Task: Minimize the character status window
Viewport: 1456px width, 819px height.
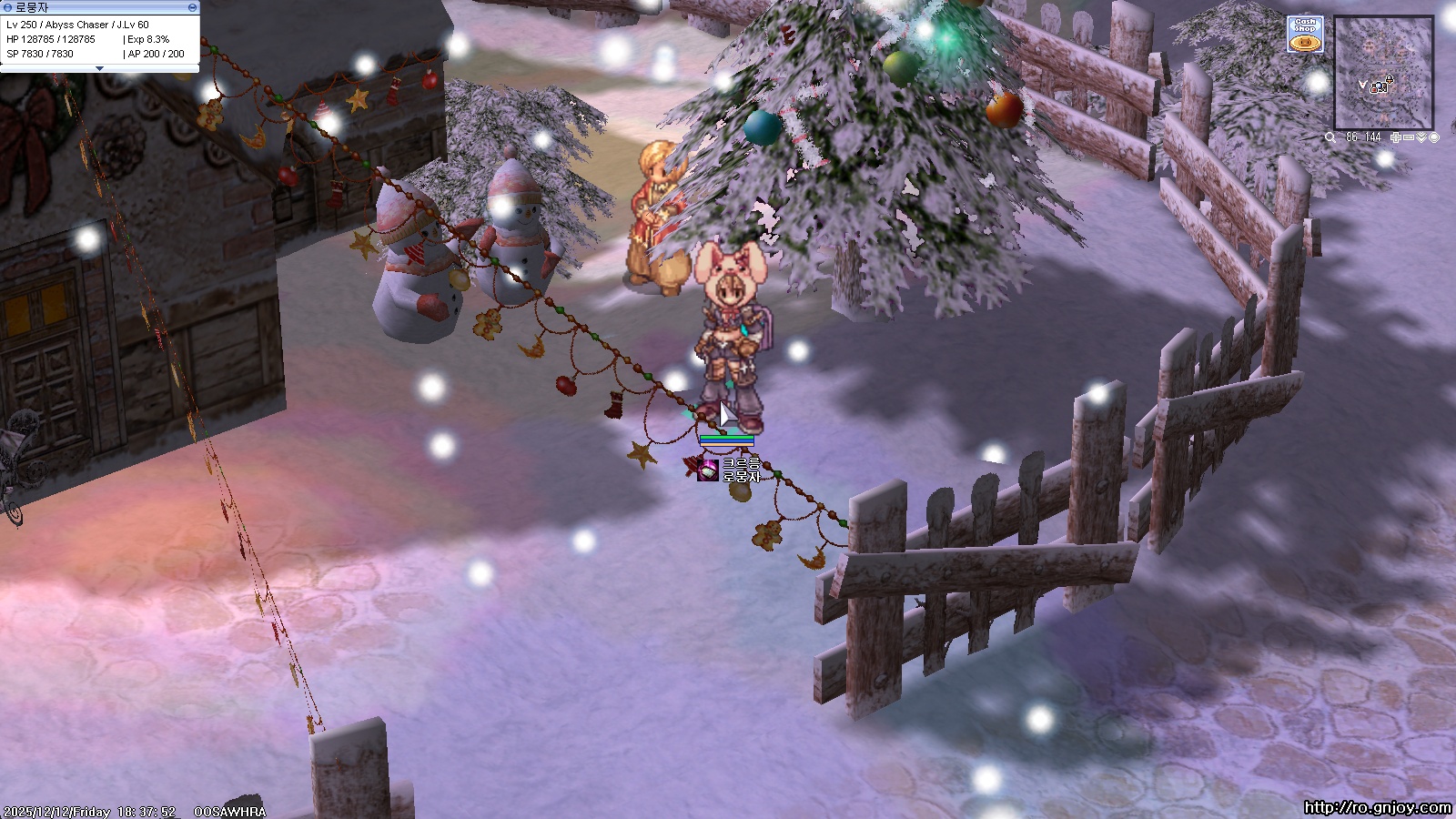Action: [192, 7]
